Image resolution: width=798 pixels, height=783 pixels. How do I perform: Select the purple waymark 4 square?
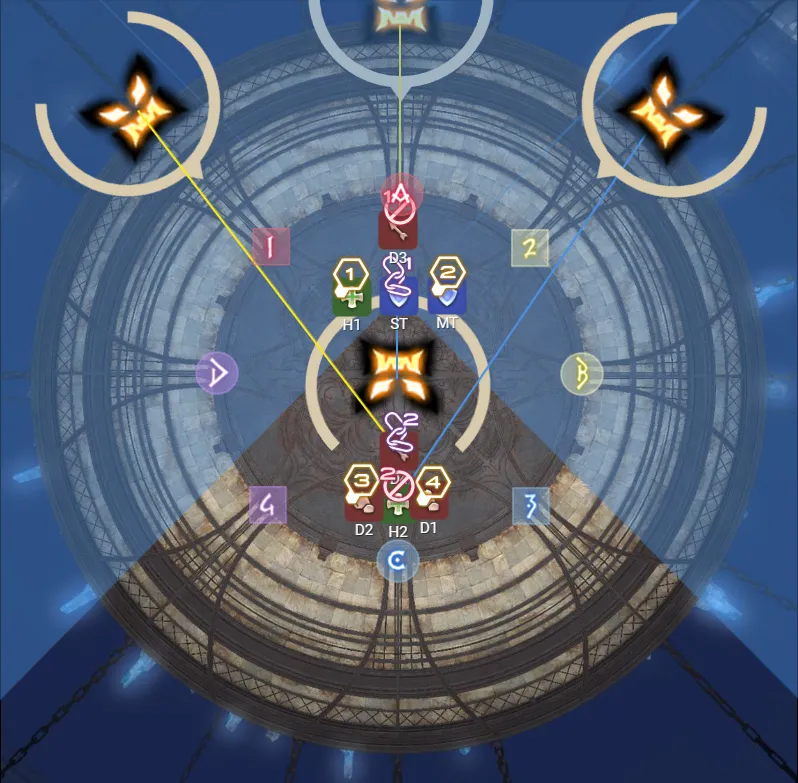click(268, 505)
